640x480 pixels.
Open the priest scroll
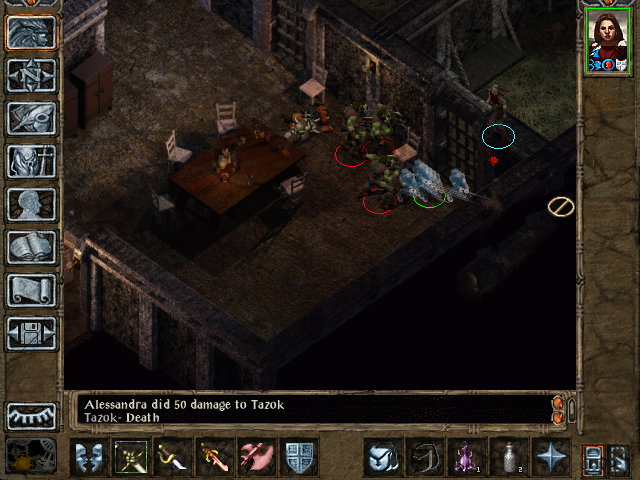coord(31,291)
